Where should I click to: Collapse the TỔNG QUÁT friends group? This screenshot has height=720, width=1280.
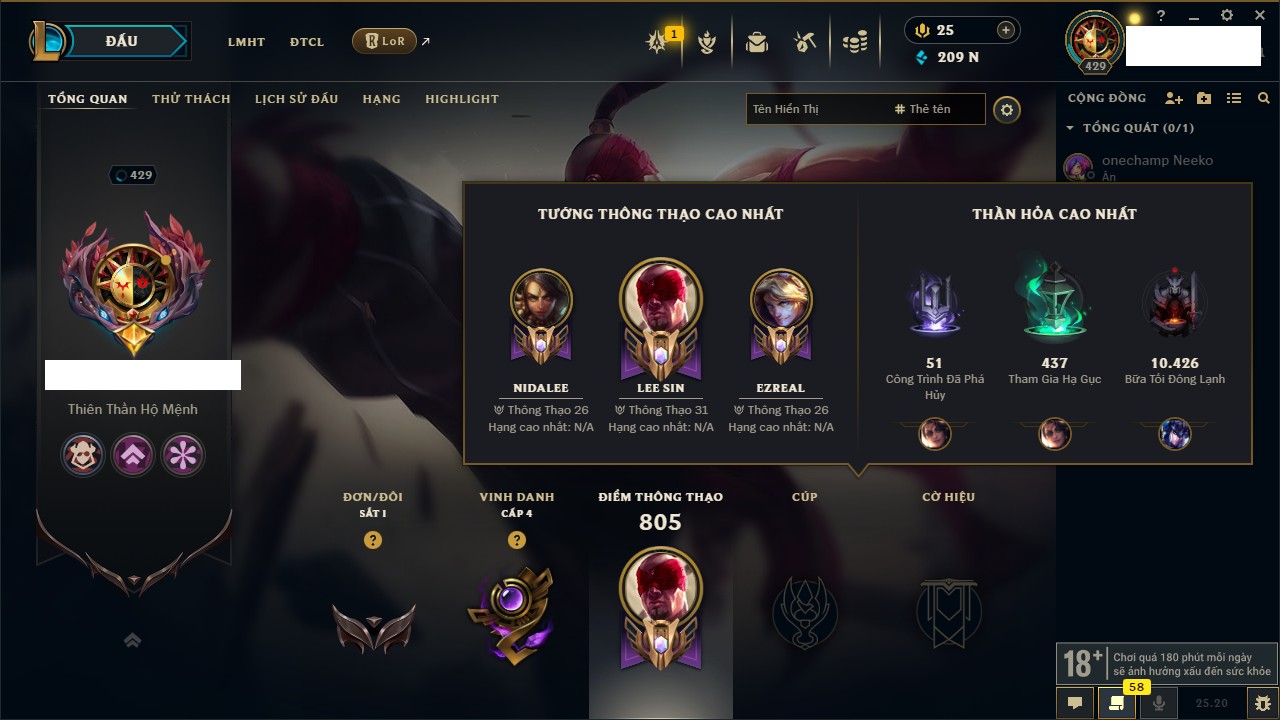1071,128
